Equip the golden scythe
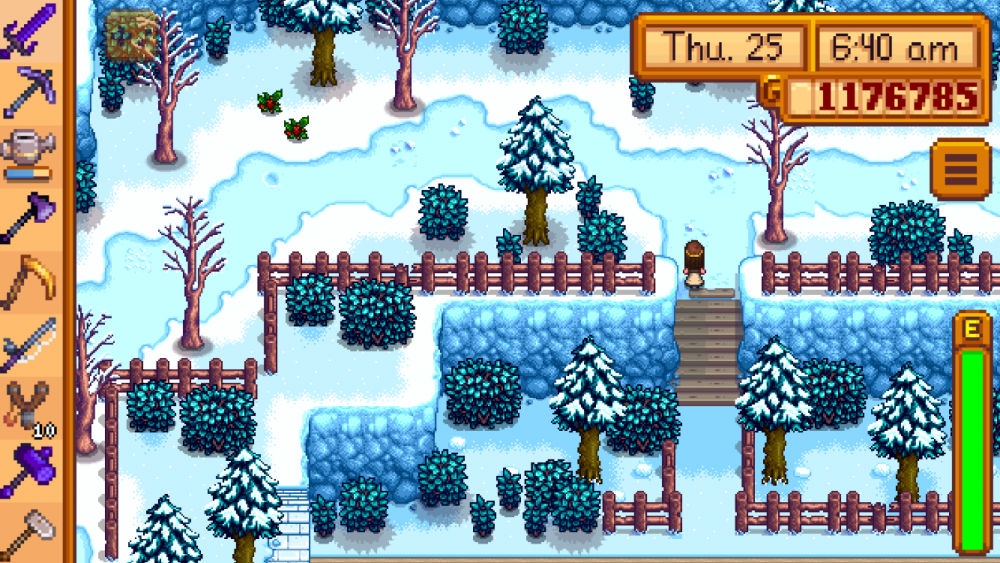 (31, 281)
